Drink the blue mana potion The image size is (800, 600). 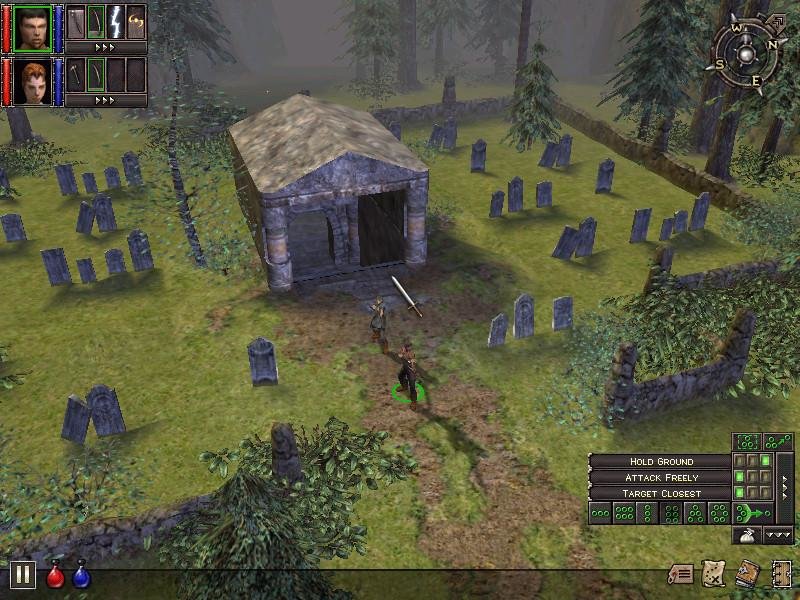point(81,576)
